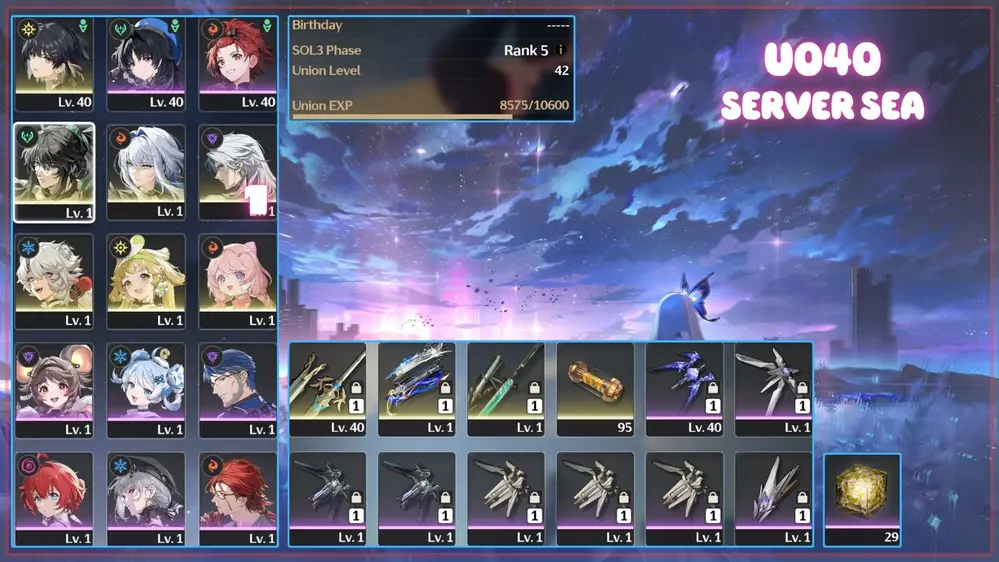This screenshot has height=562, width=999.
Task: Select the blue and gold ornate weapon slot
Action: pos(417,388)
